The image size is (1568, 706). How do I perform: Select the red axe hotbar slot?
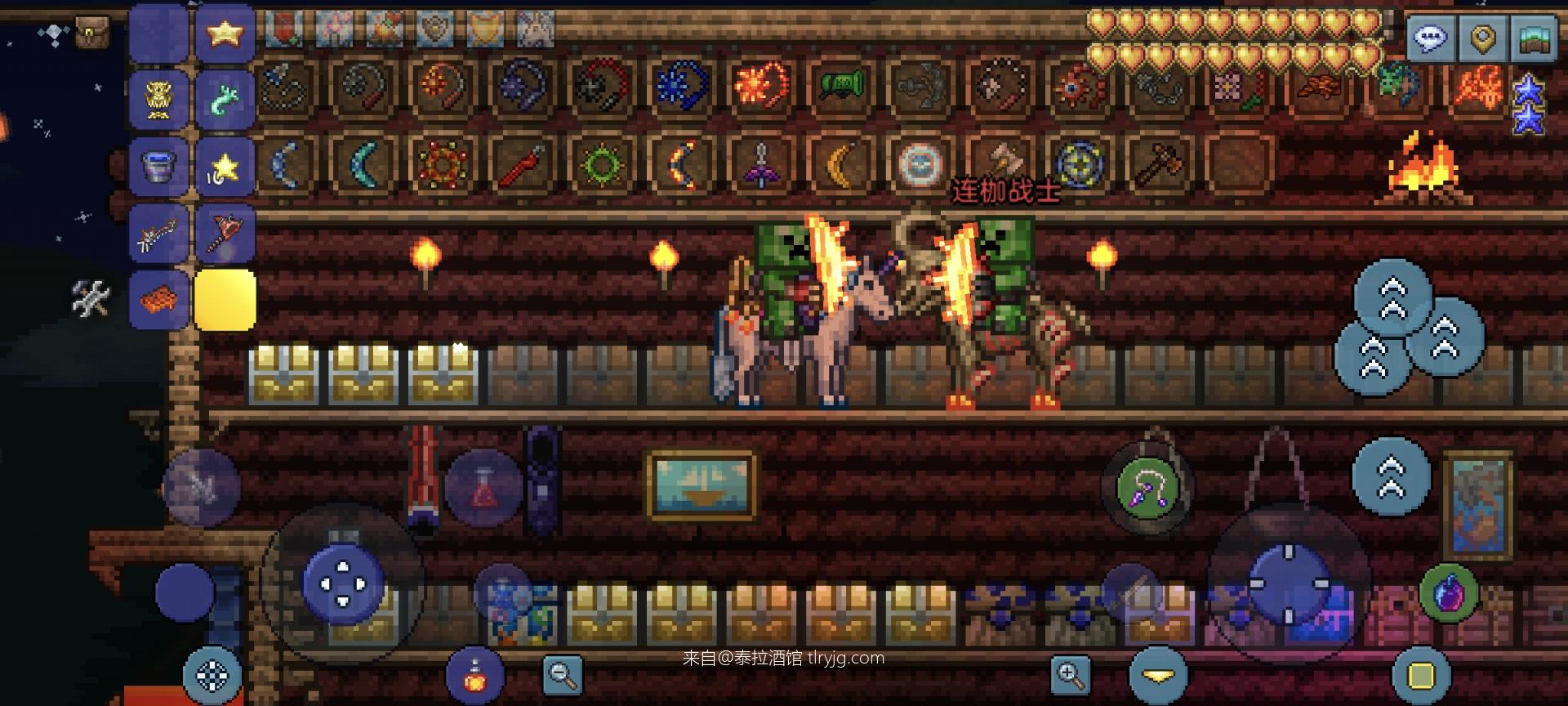[x=224, y=235]
